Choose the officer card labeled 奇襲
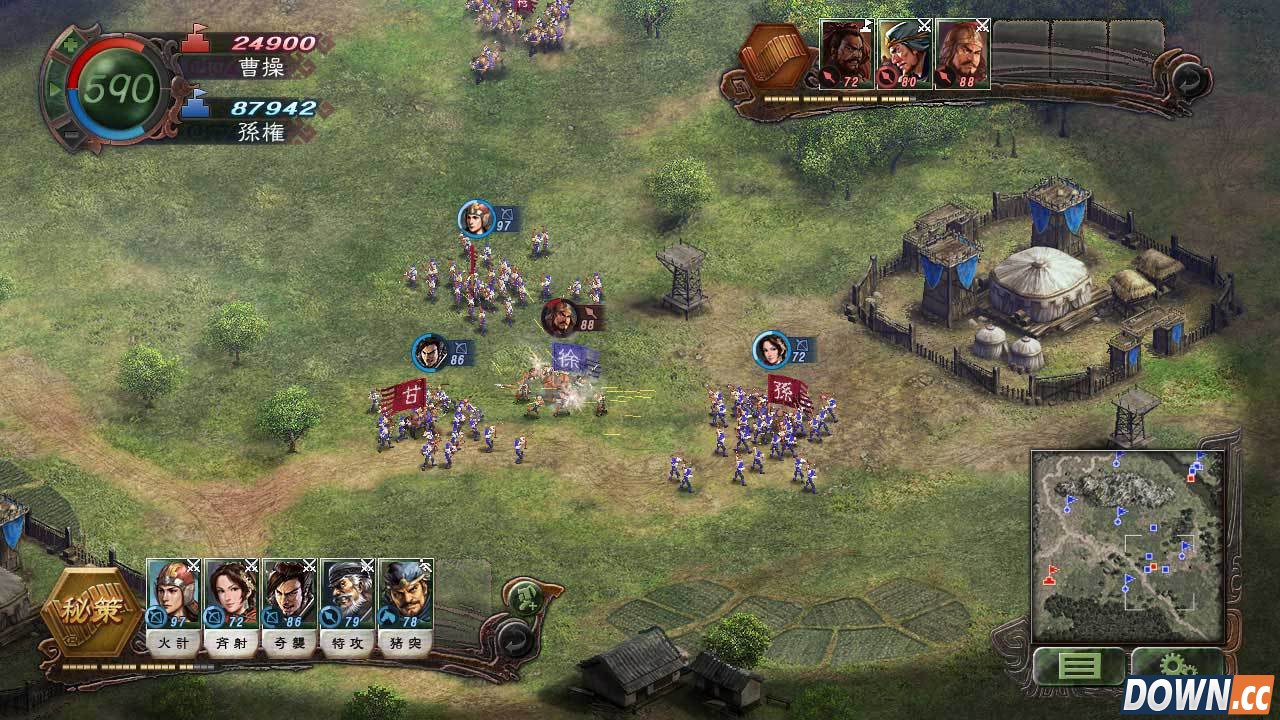The width and height of the screenshot is (1280, 720). coord(289,597)
